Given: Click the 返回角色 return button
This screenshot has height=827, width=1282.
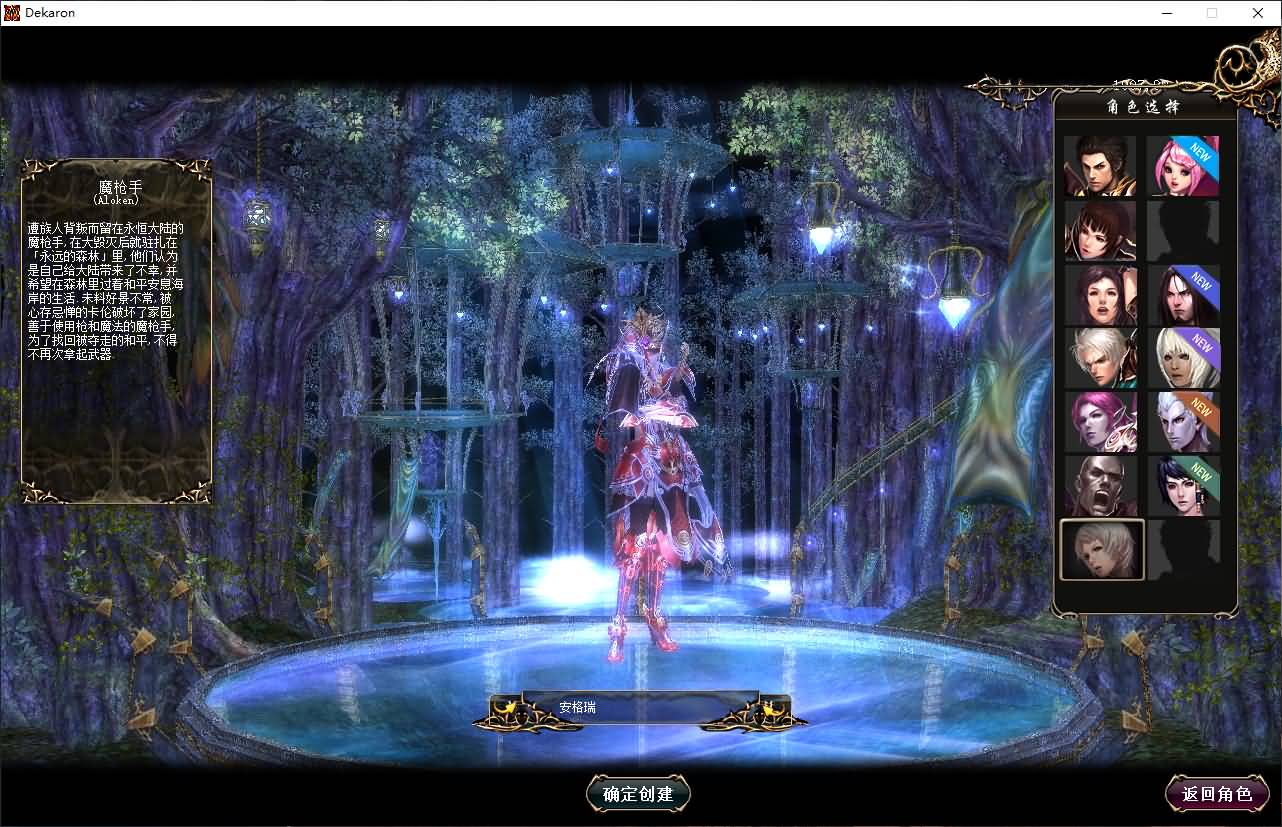Looking at the screenshot, I should click(1217, 794).
